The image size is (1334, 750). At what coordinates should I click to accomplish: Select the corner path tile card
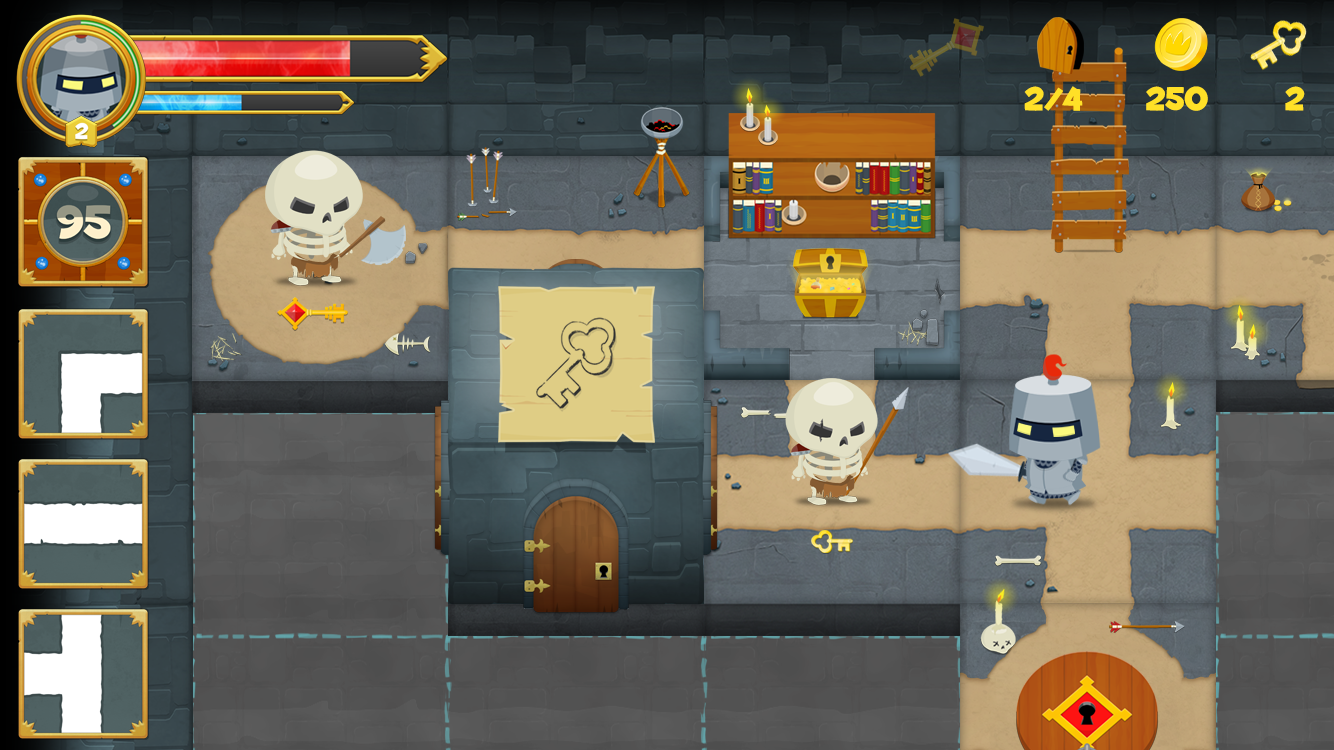[x=83, y=373]
